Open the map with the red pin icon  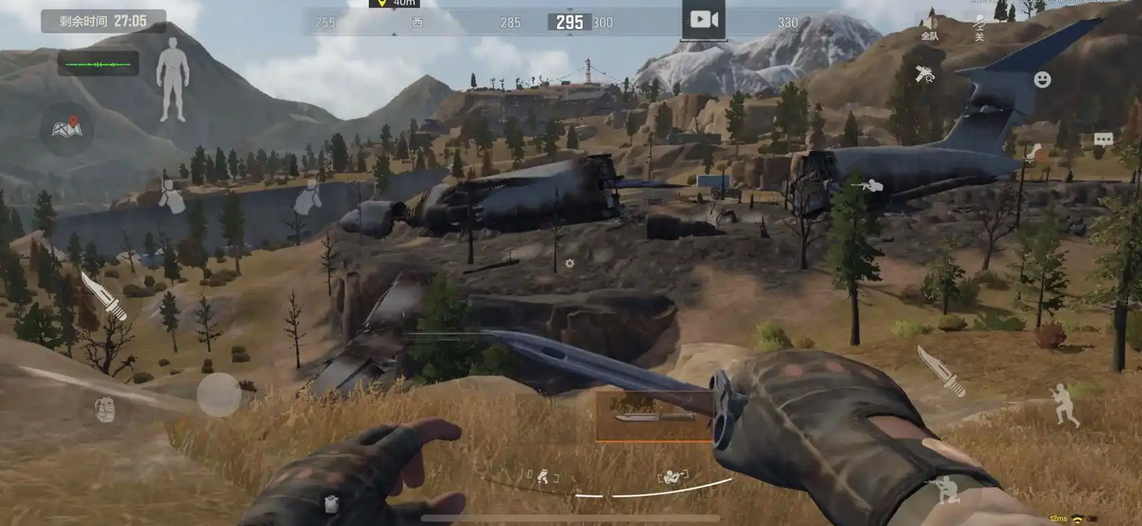point(67,128)
